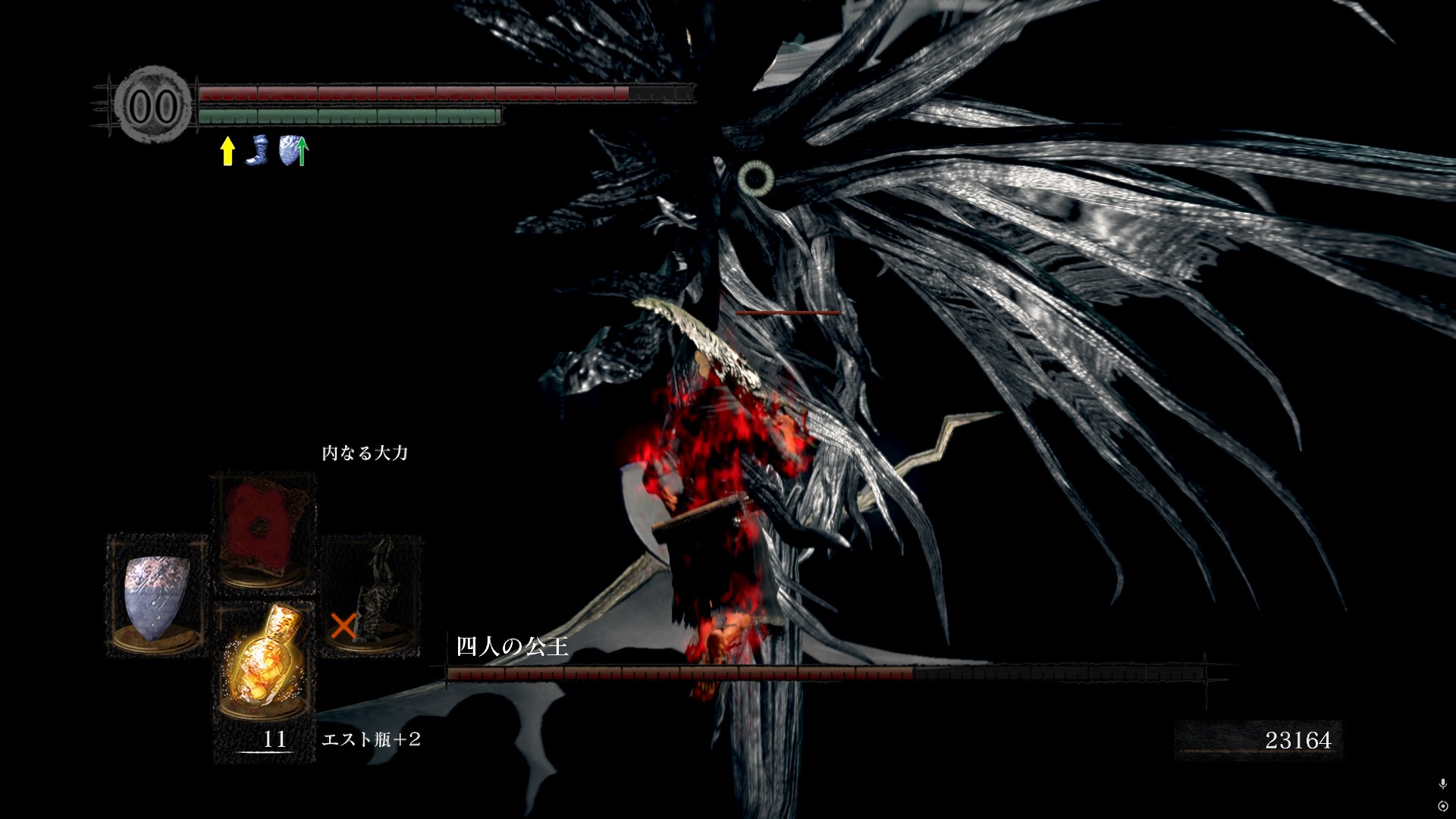
Task: Click the microphone overlay icon
Action: coord(1442,783)
